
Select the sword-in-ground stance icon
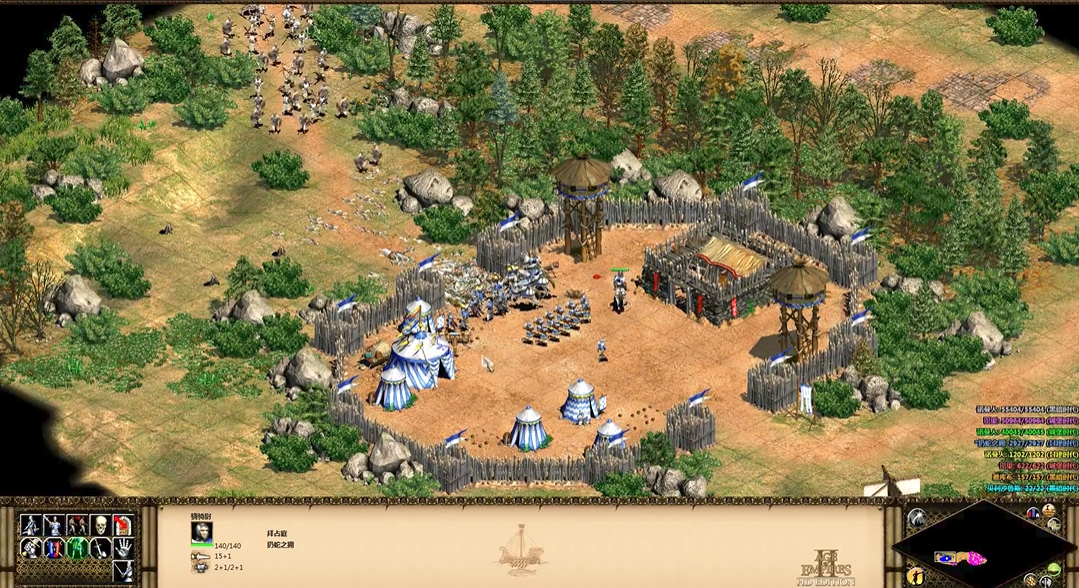(100, 548)
